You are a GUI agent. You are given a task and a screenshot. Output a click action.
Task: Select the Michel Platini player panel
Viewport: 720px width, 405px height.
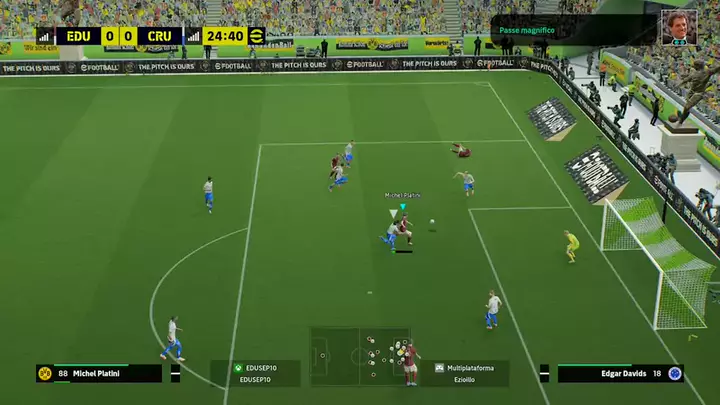pos(99,373)
